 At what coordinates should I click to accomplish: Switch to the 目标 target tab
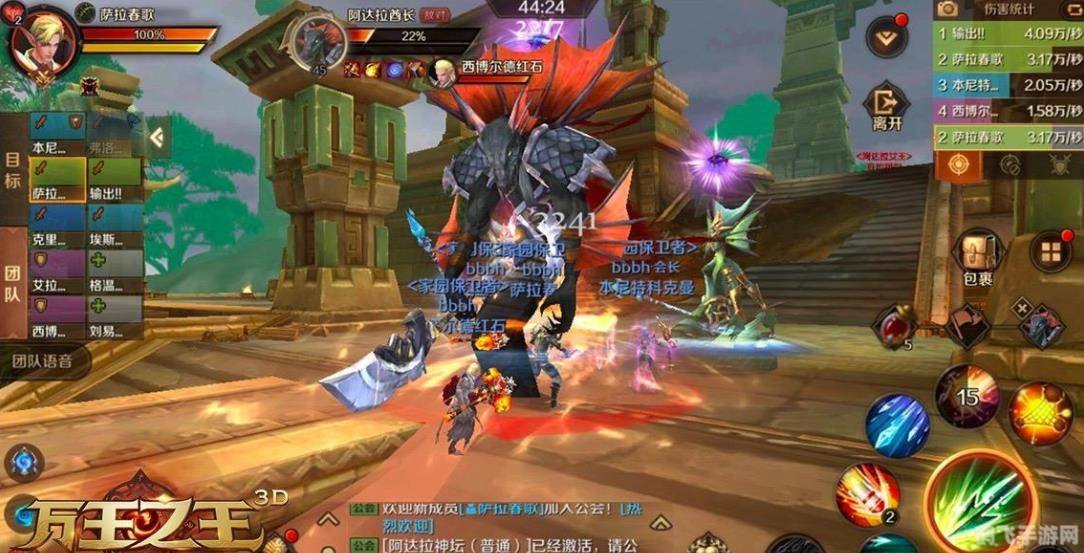pyautogui.click(x=13, y=169)
